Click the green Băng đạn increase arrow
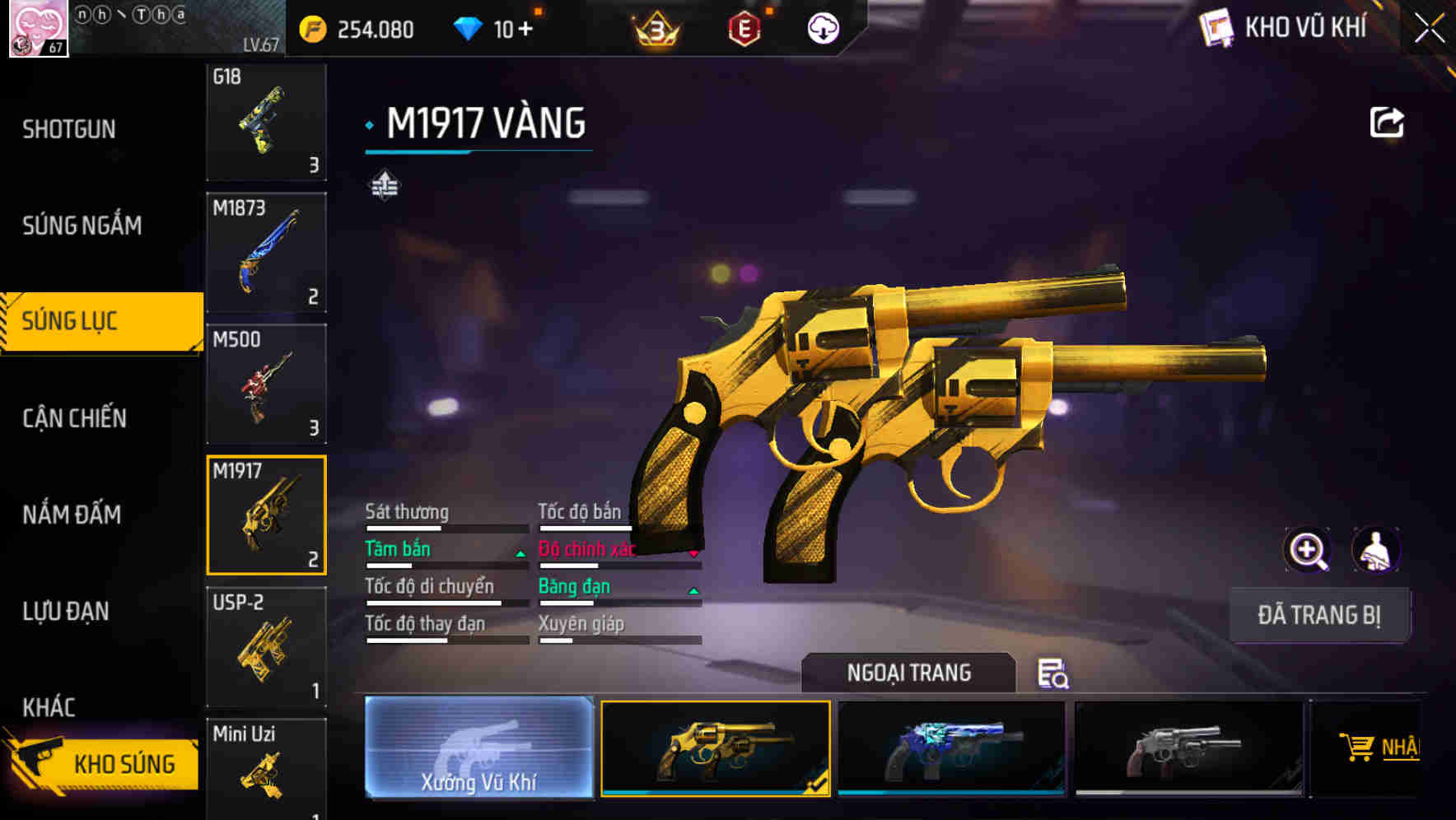 pos(694,591)
